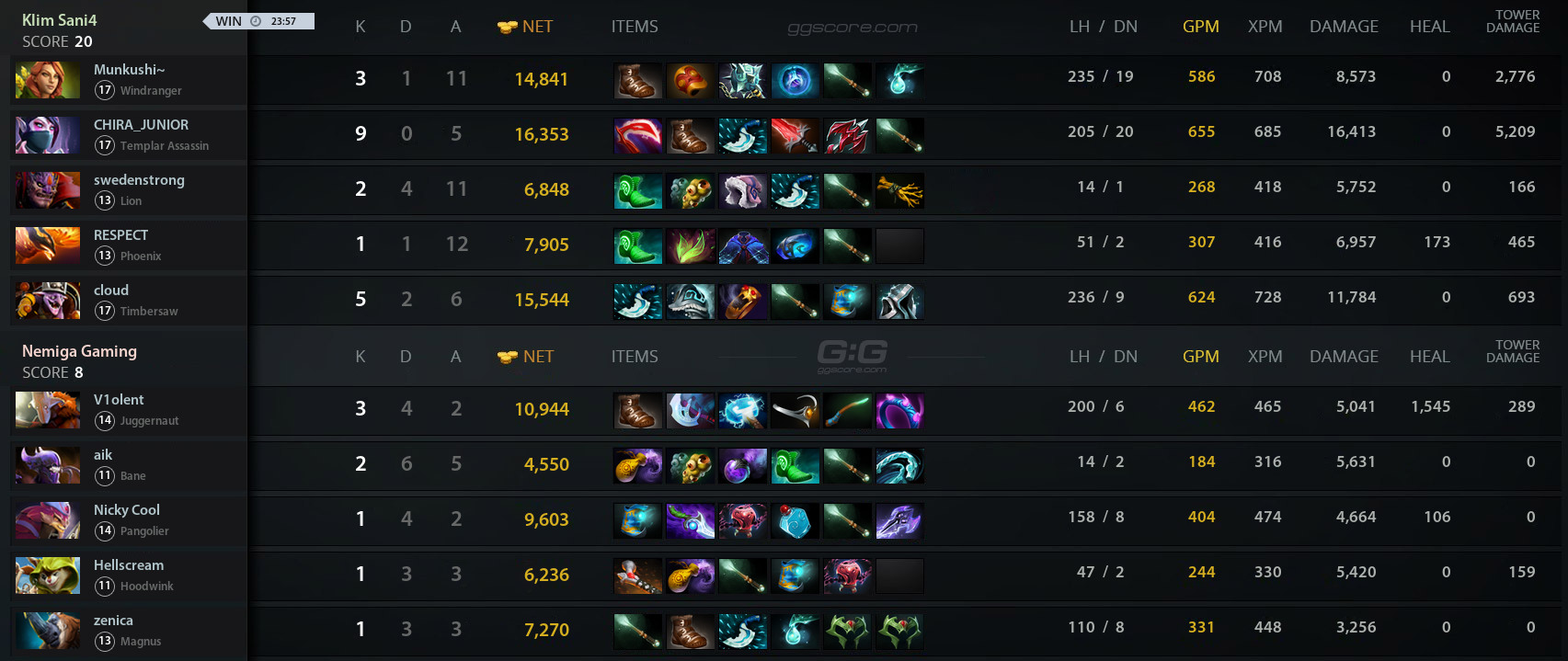
Task: Select Phoenix's blue cloak item
Action: click(742, 246)
